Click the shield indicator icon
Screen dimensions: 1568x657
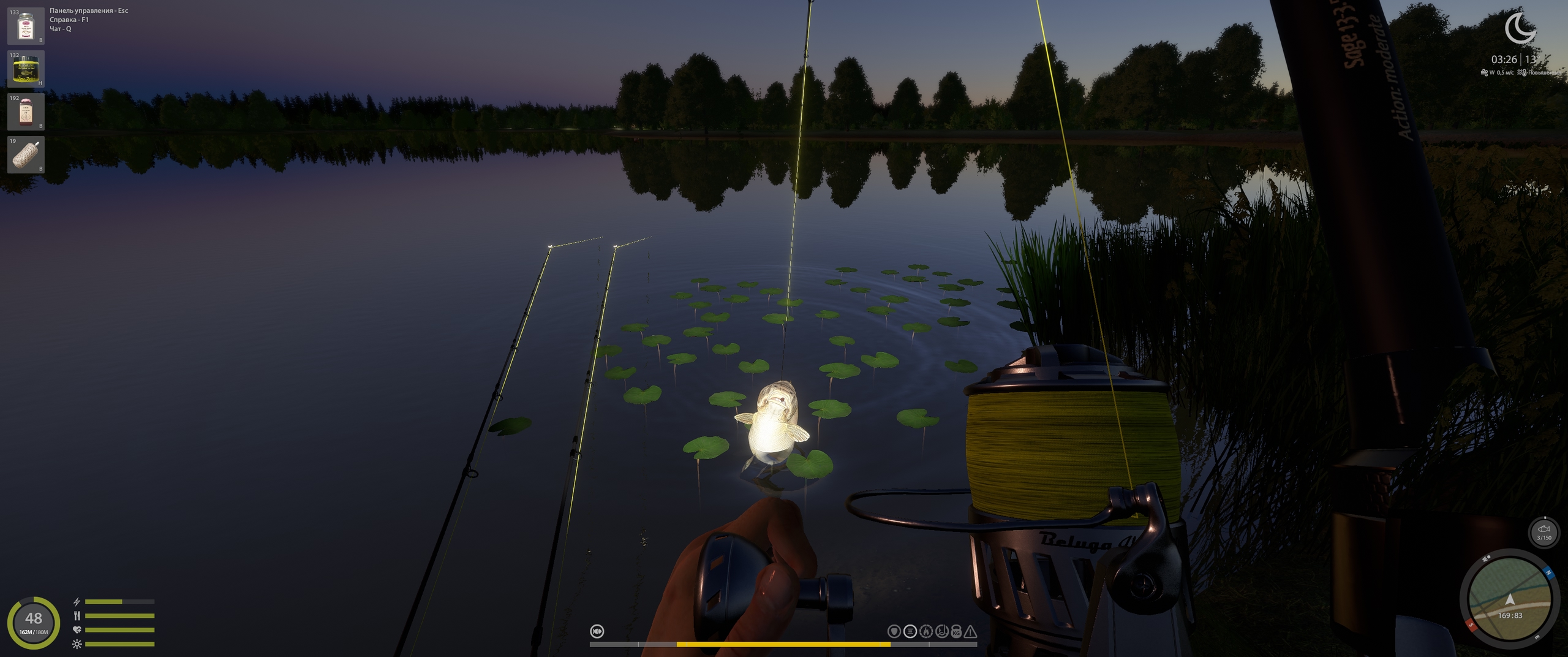pyautogui.click(x=894, y=631)
